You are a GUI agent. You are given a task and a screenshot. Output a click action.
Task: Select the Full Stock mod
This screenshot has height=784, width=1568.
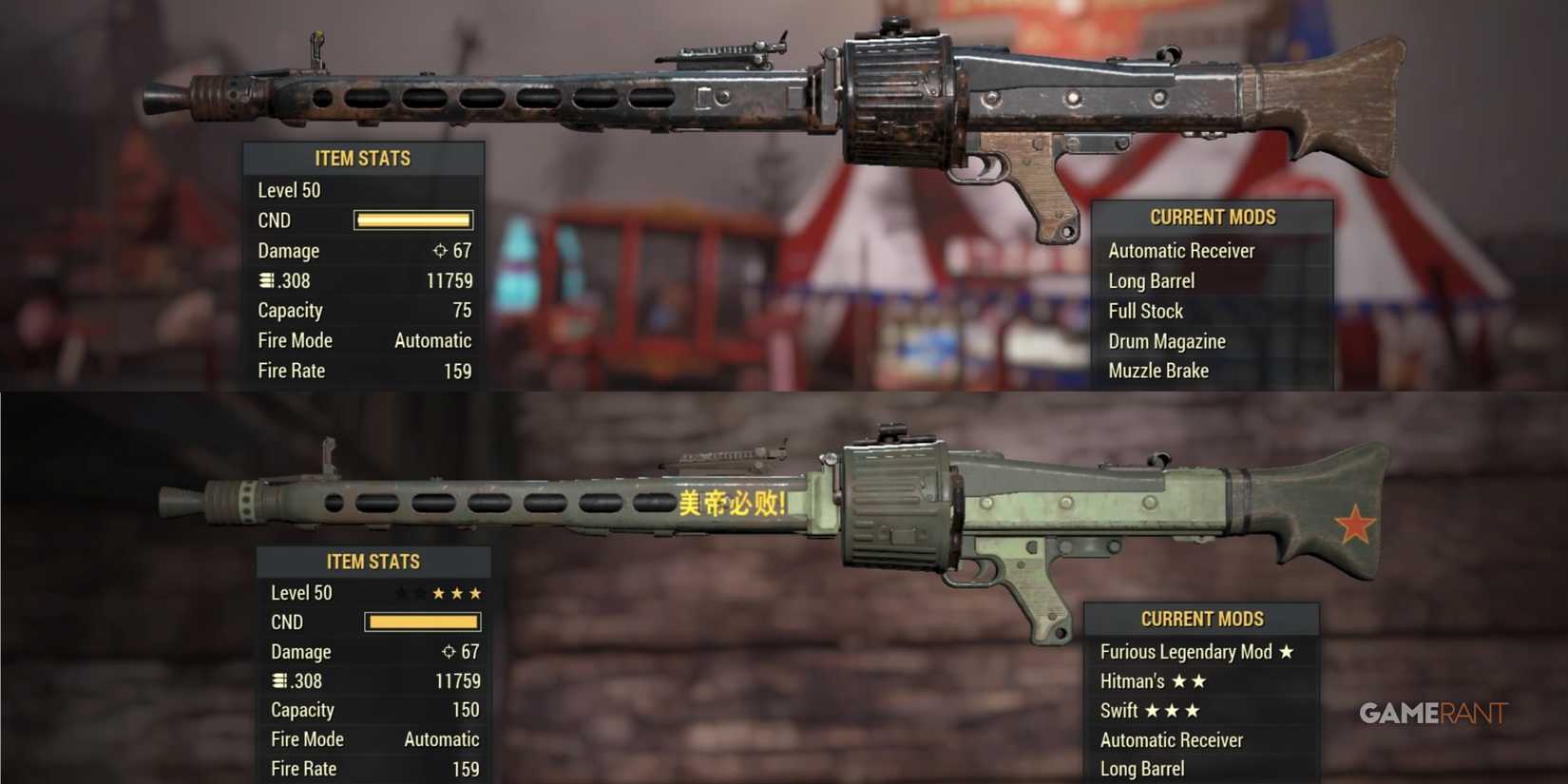[x=1145, y=310]
